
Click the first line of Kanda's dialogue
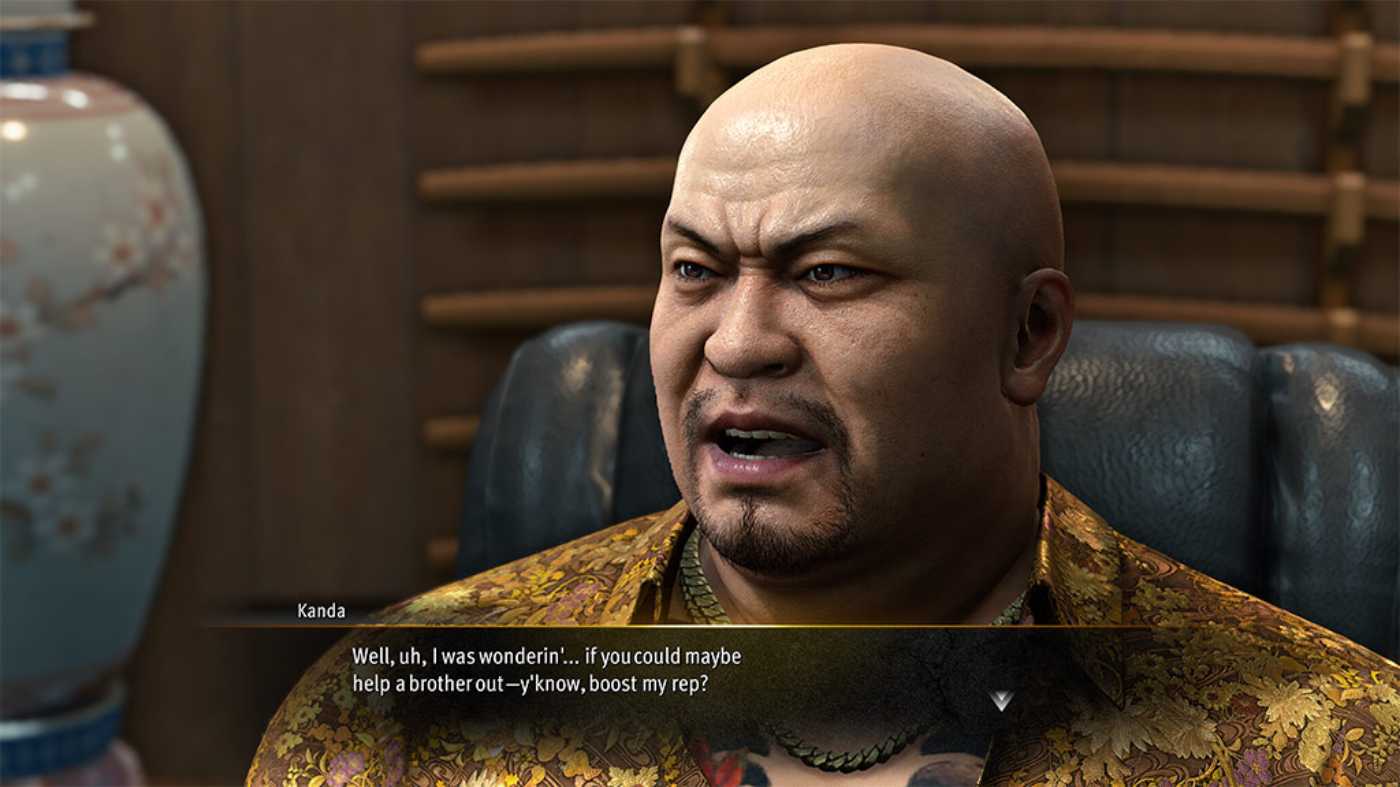coord(549,657)
